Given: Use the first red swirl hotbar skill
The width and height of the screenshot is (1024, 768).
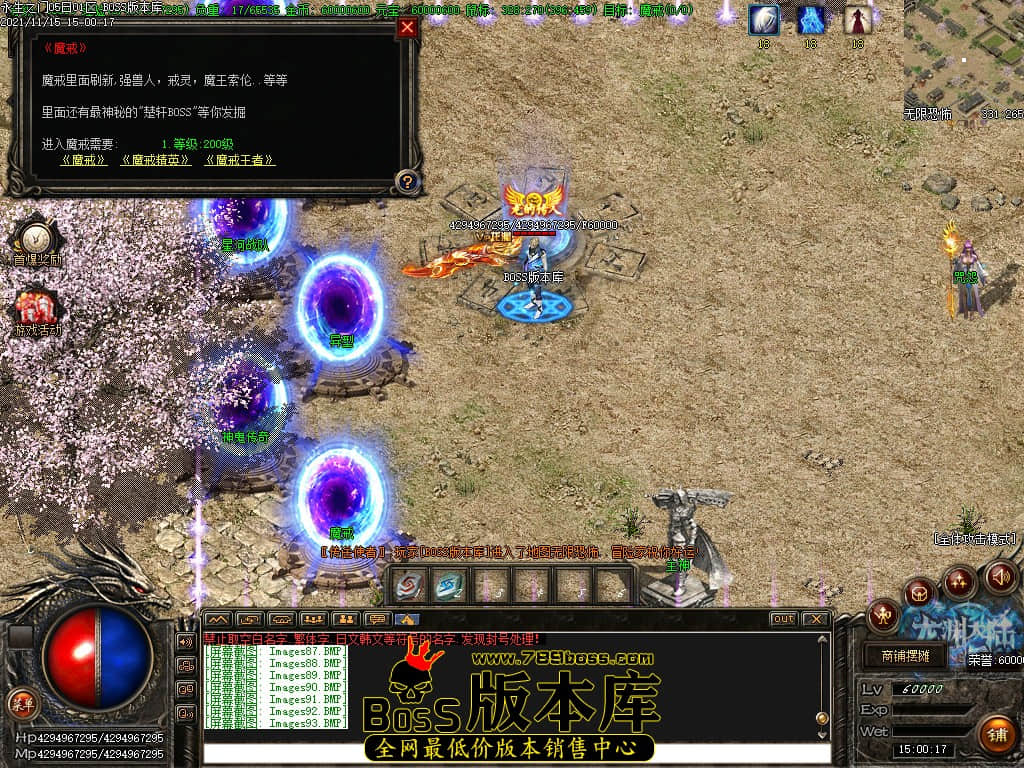Looking at the screenshot, I should [x=408, y=585].
